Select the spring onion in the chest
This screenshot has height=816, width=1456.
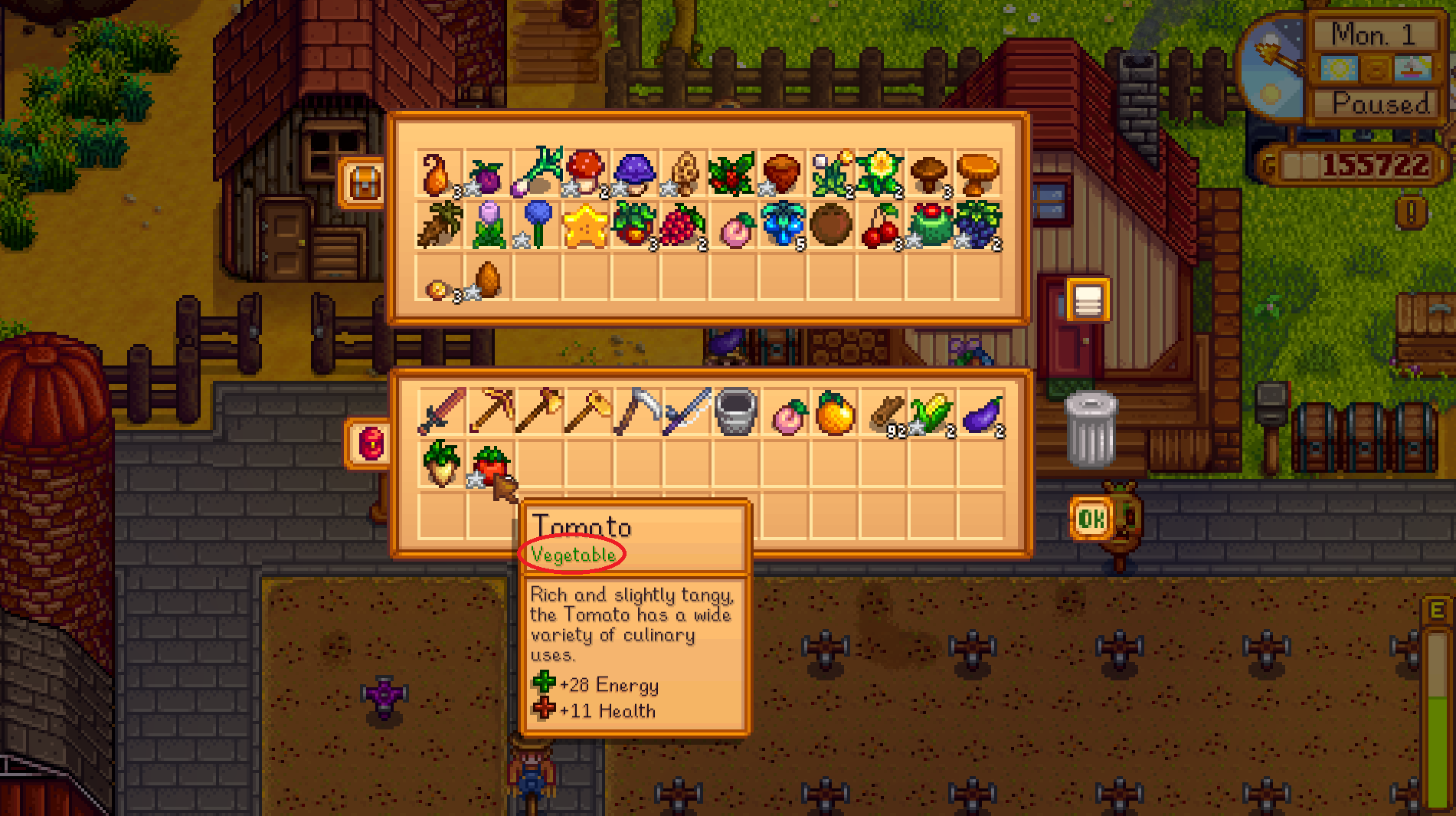tap(540, 172)
